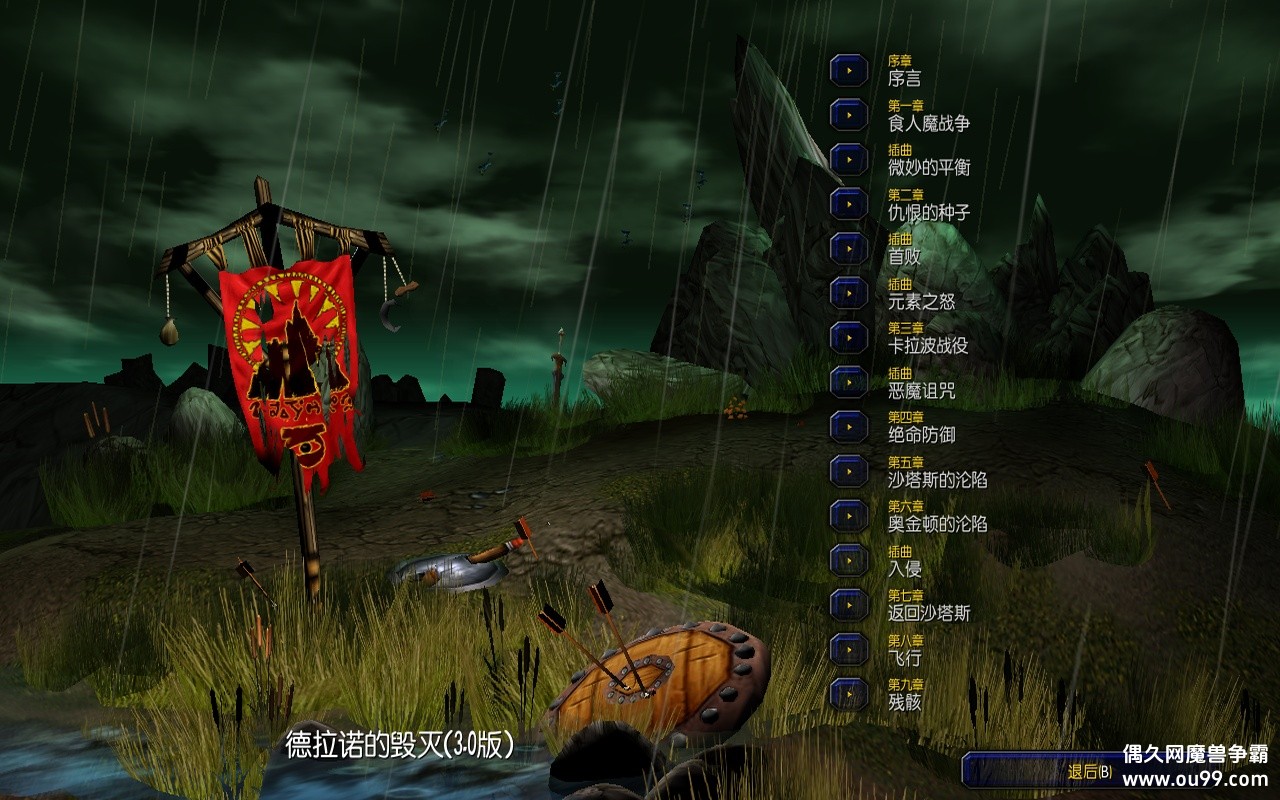
Task: Play the interlude 入侵
Action: coord(849,560)
